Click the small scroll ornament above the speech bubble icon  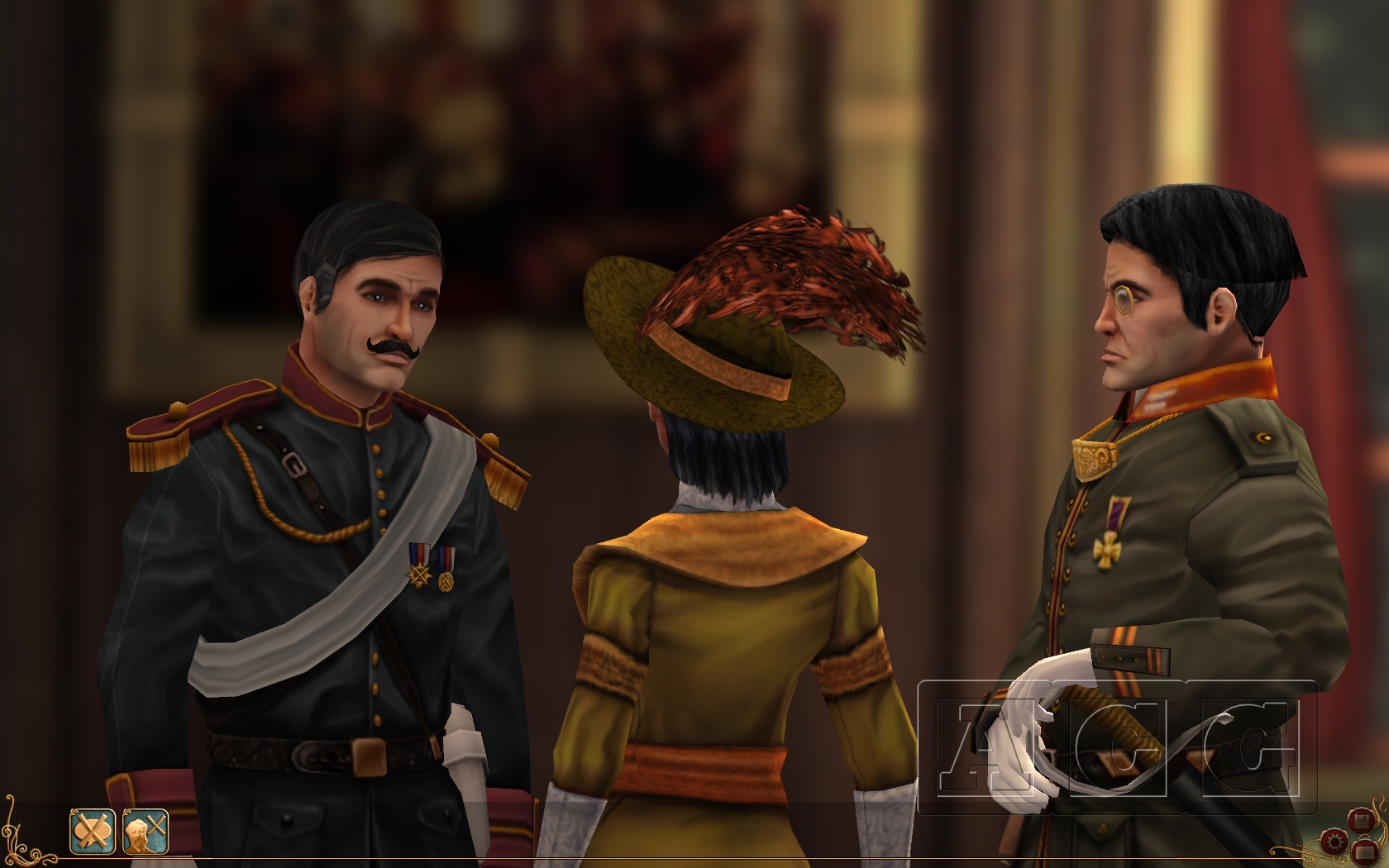click(73, 812)
